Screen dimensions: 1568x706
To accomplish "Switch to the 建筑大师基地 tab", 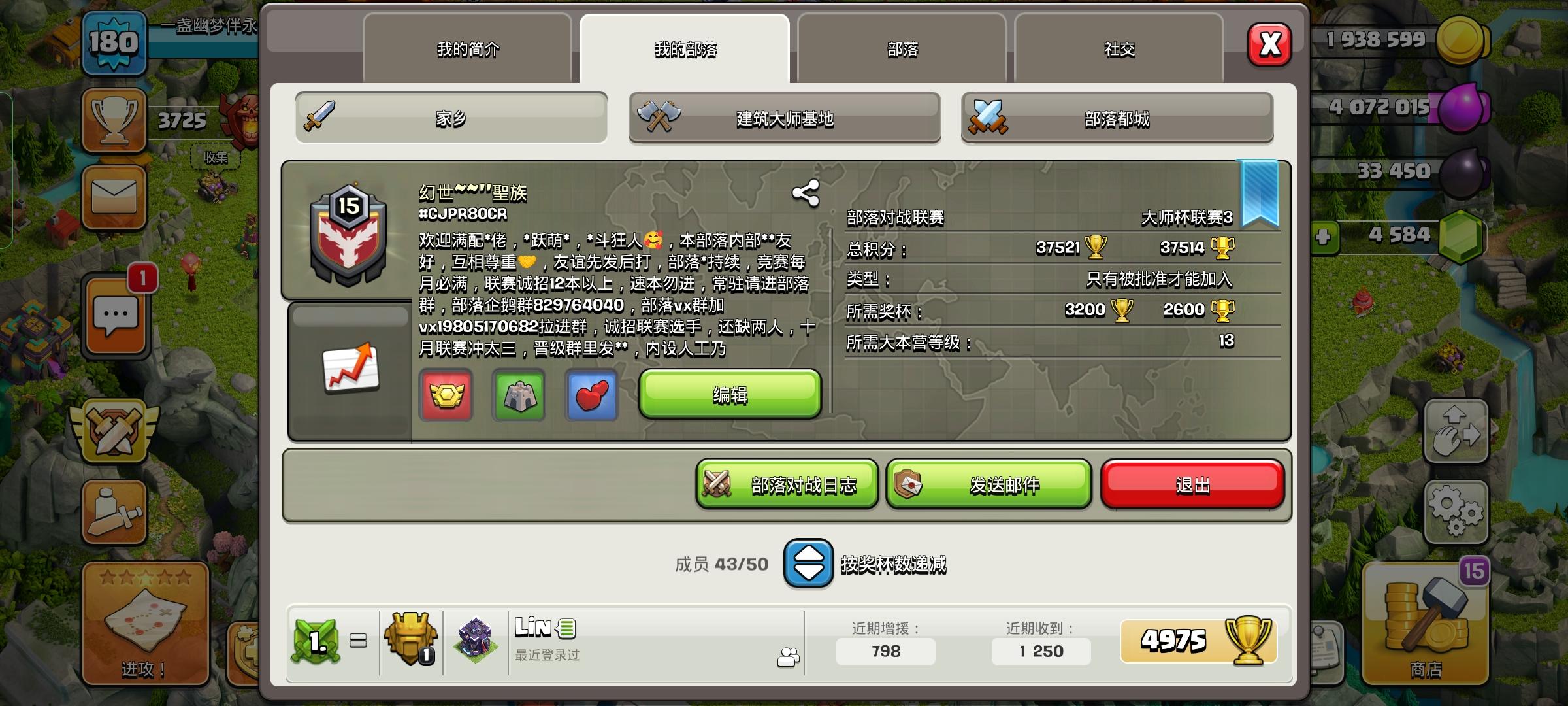I will tap(784, 118).
